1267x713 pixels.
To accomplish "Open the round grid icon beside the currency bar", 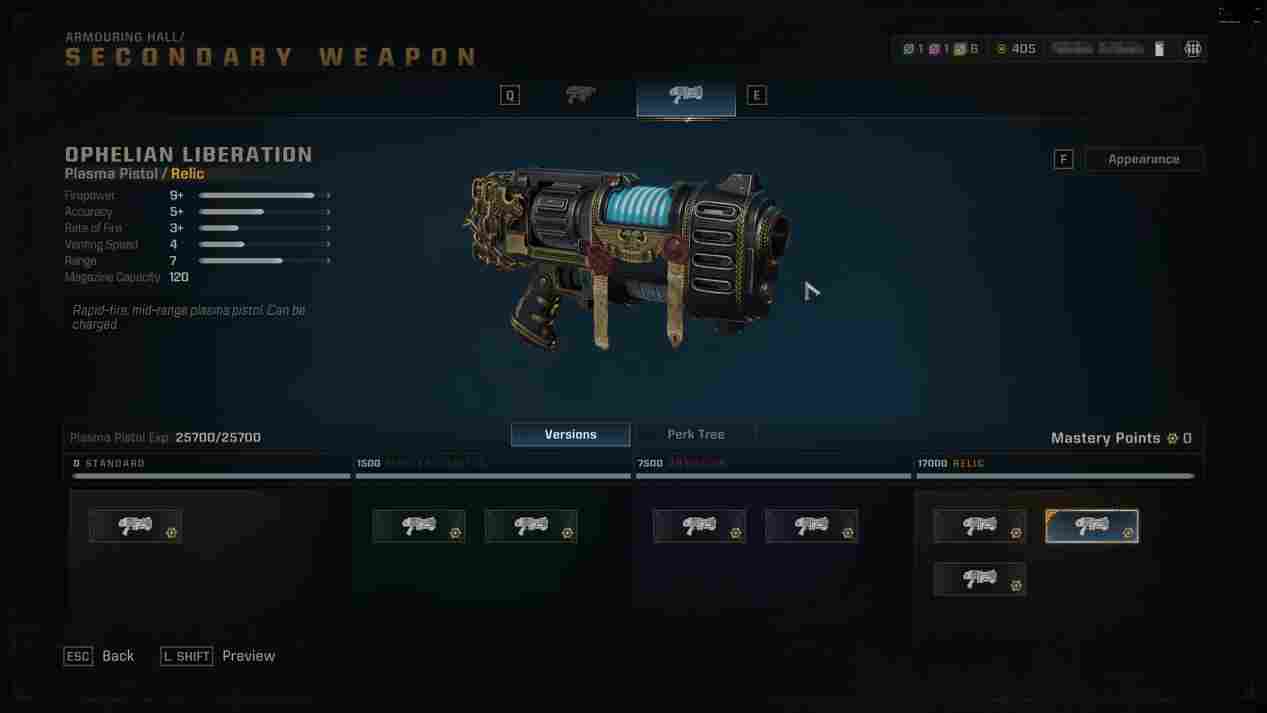I will [1193, 49].
